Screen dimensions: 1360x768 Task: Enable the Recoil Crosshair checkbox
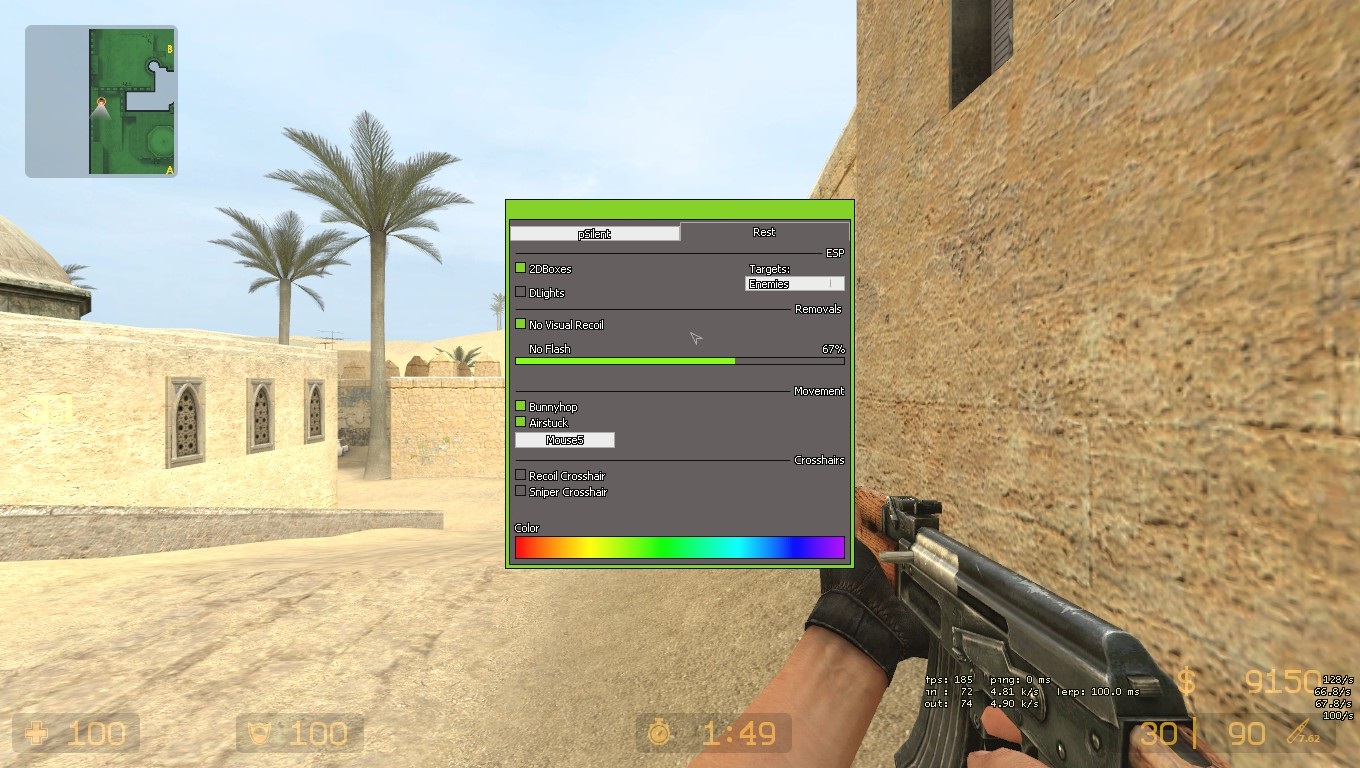(x=520, y=475)
